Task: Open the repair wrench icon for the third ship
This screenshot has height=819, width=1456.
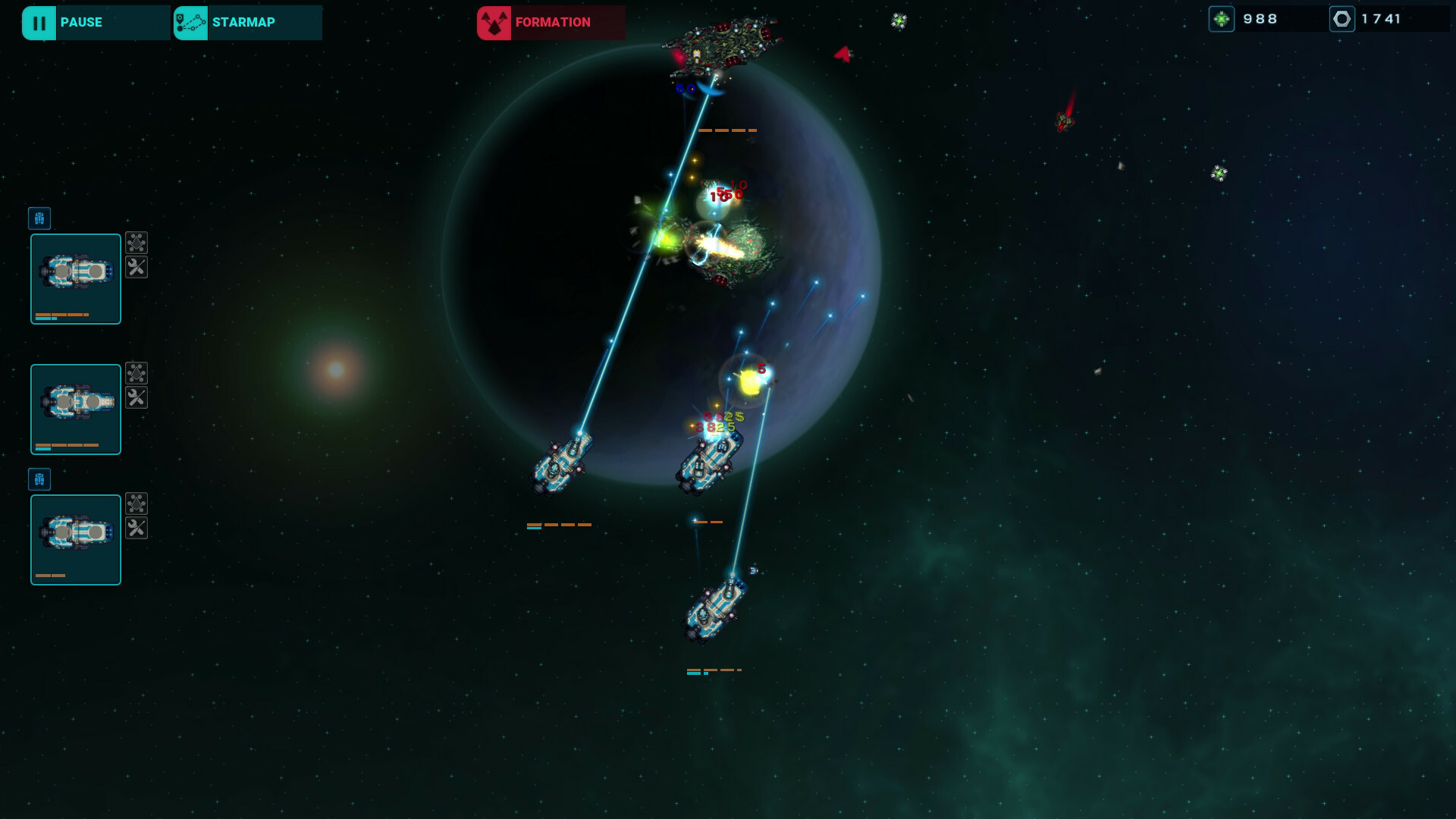Action: click(137, 528)
